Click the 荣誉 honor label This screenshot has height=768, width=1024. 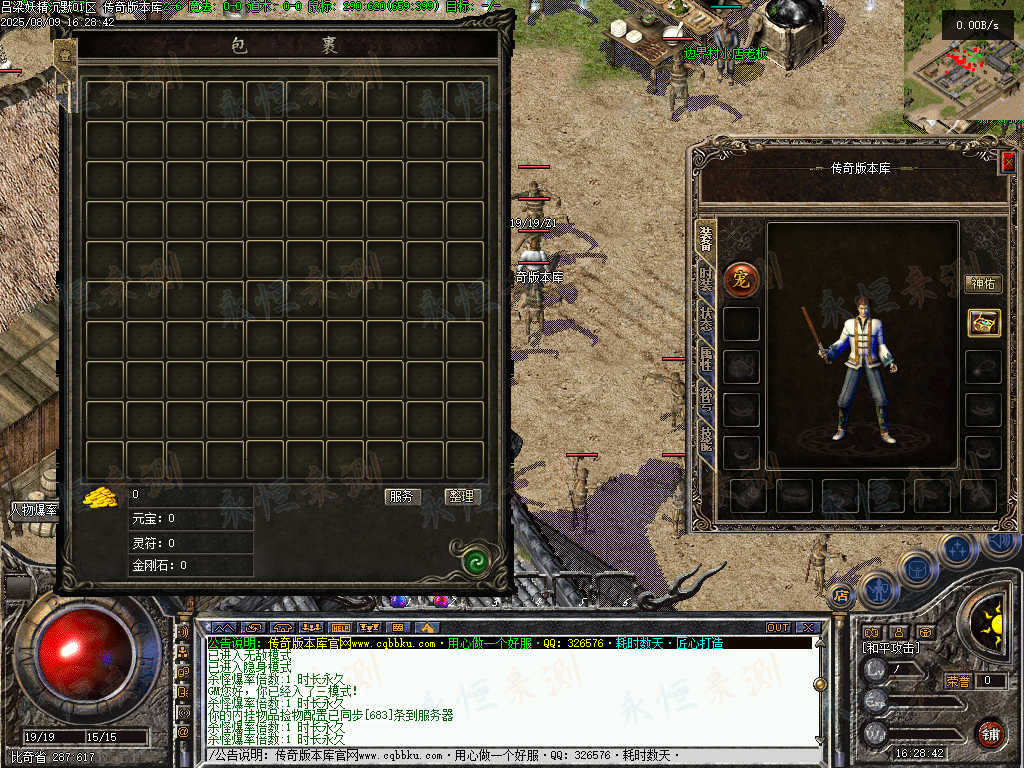pyautogui.click(x=958, y=681)
